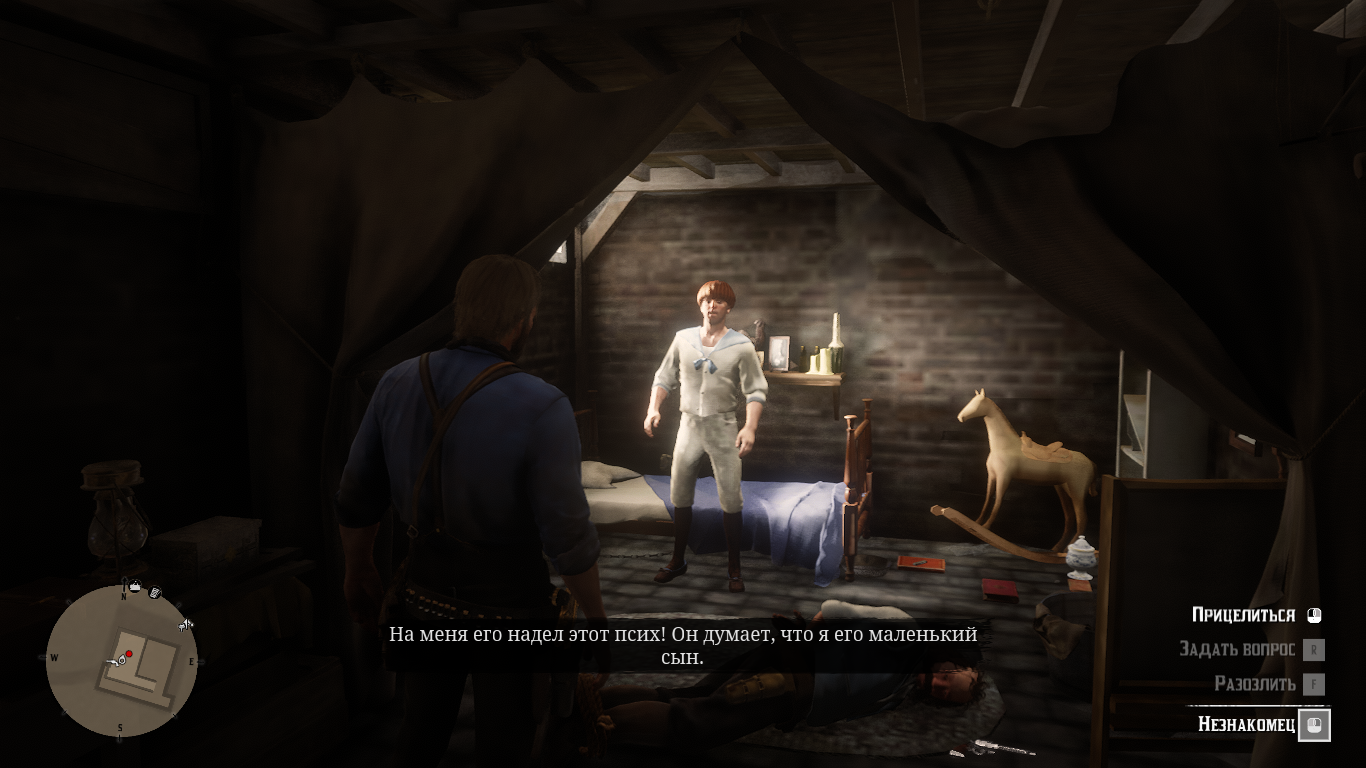Select the "Прицелиться" aim option

click(x=1243, y=615)
